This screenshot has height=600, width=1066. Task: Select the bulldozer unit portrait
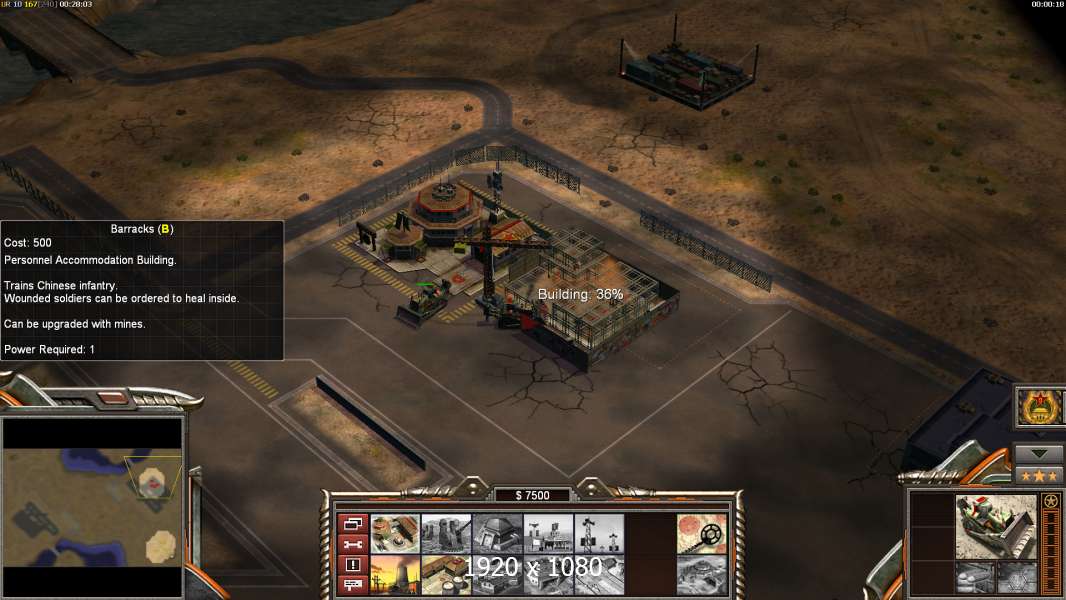[x=995, y=526]
